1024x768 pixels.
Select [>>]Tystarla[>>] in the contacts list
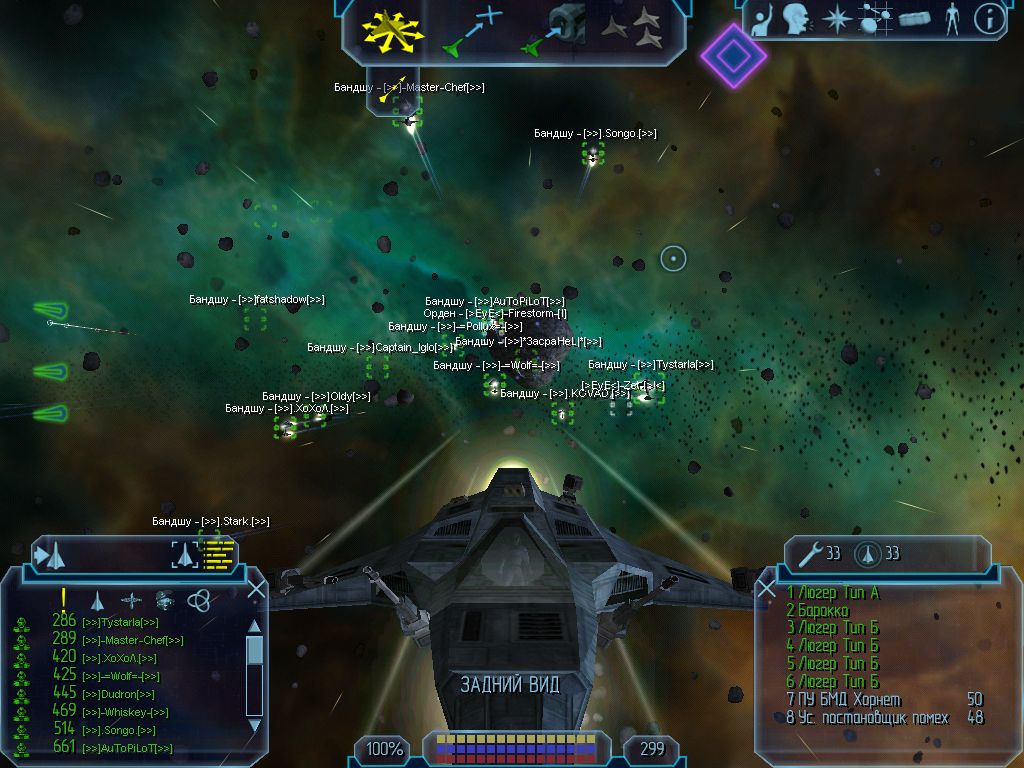(120, 622)
